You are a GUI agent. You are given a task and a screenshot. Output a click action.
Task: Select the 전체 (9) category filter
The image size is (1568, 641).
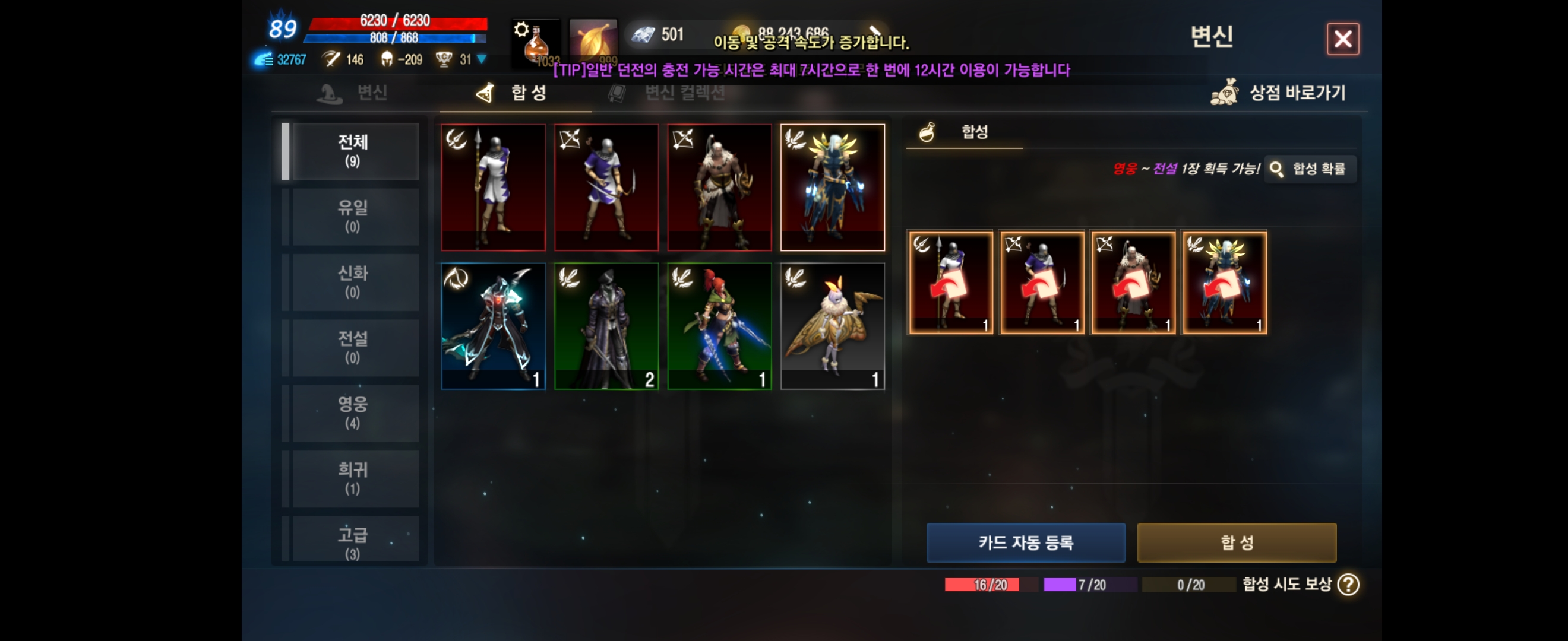coord(355,150)
